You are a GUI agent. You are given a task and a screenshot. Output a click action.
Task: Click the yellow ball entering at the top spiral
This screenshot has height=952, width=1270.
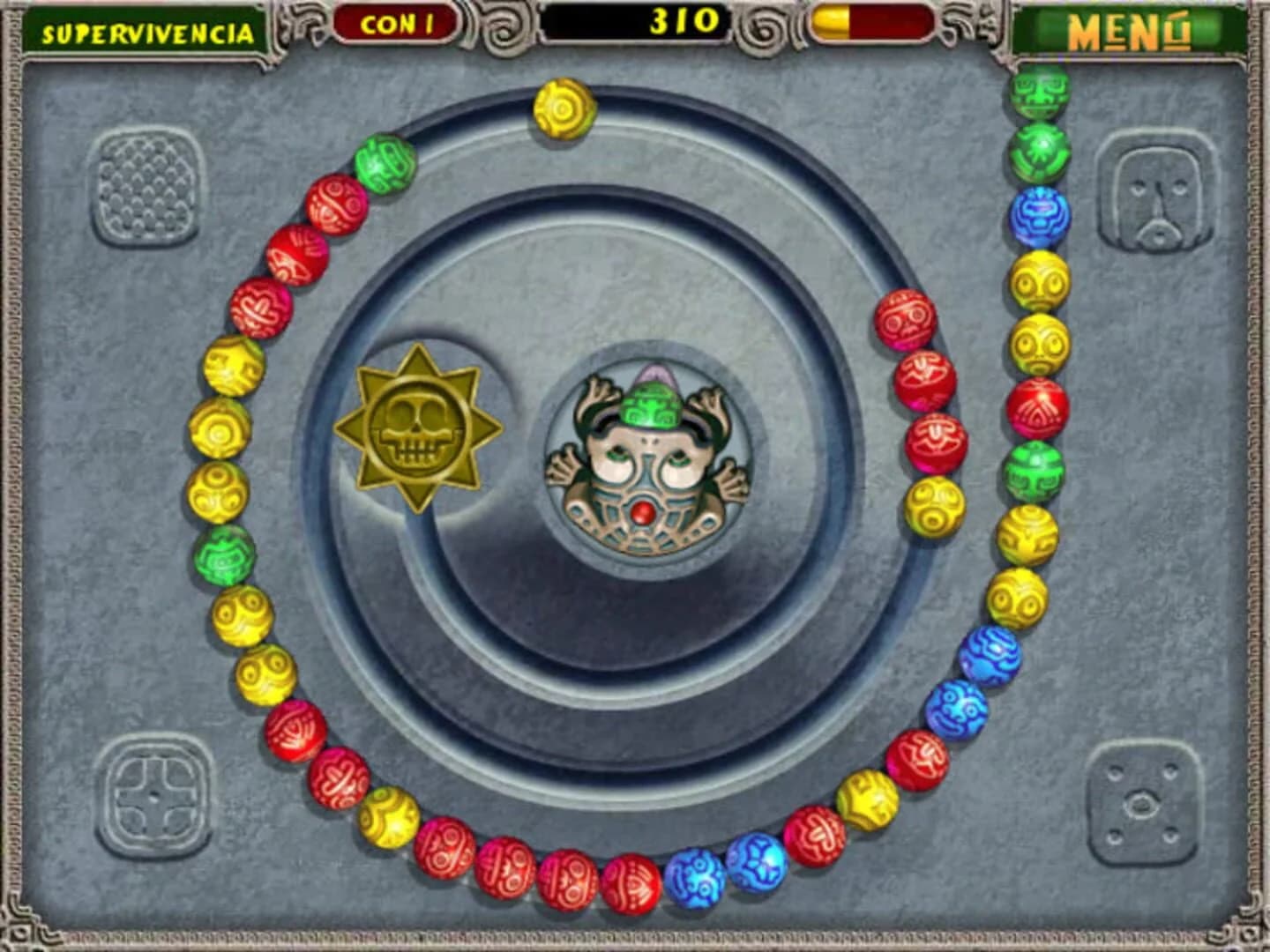(x=562, y=108)
